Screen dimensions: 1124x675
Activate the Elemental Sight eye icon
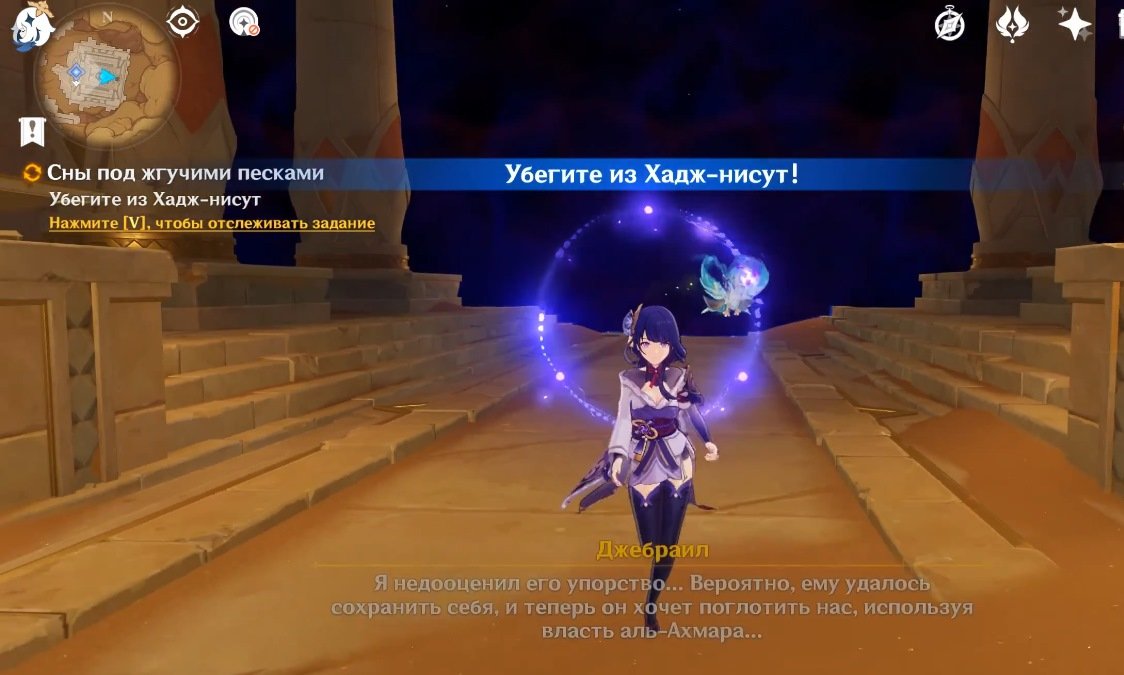coord(183,22)
